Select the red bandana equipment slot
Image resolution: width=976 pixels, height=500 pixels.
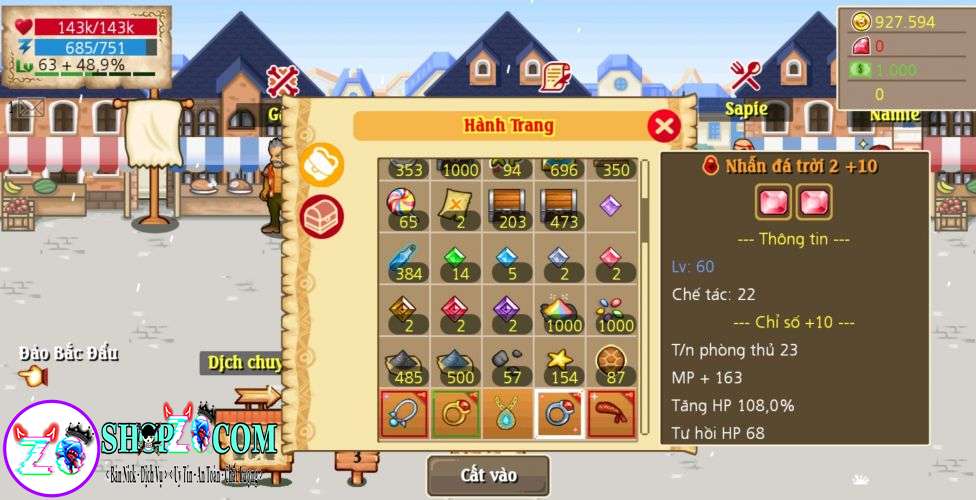[x=614, y=414]
